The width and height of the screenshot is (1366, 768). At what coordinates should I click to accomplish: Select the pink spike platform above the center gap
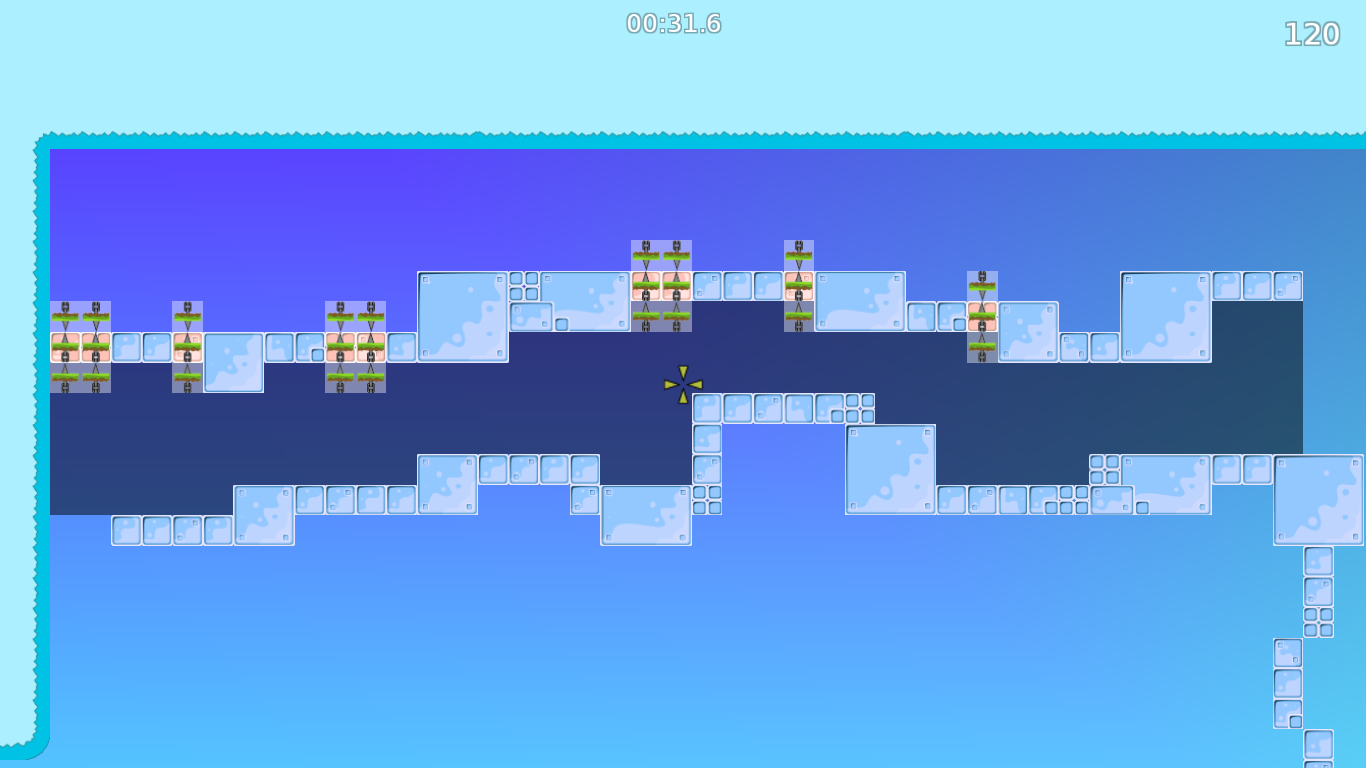point(660,283)
